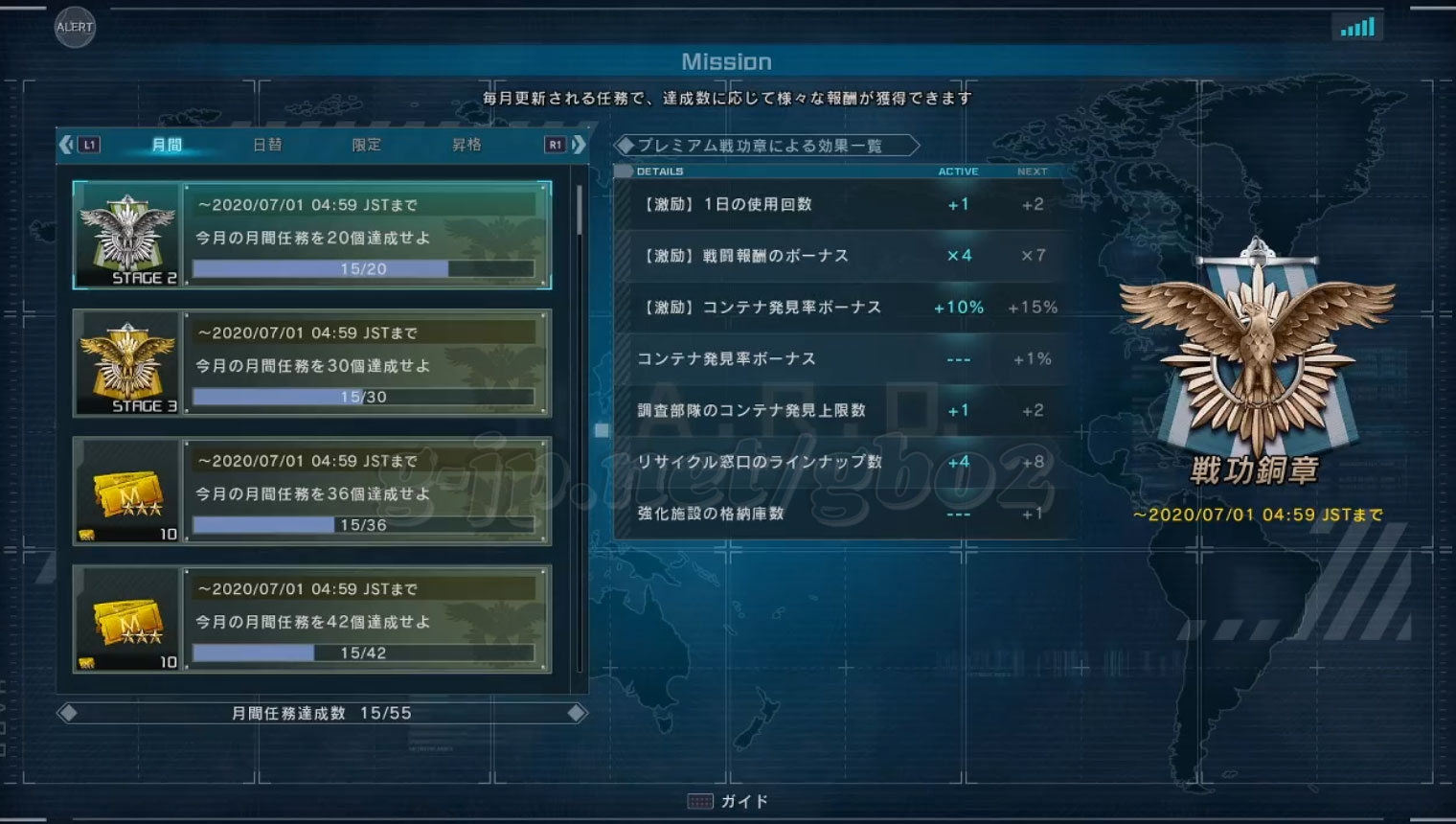1456x824 pixels.
Task: Show the 昇格 promotion missions tab
Action: 466,145
